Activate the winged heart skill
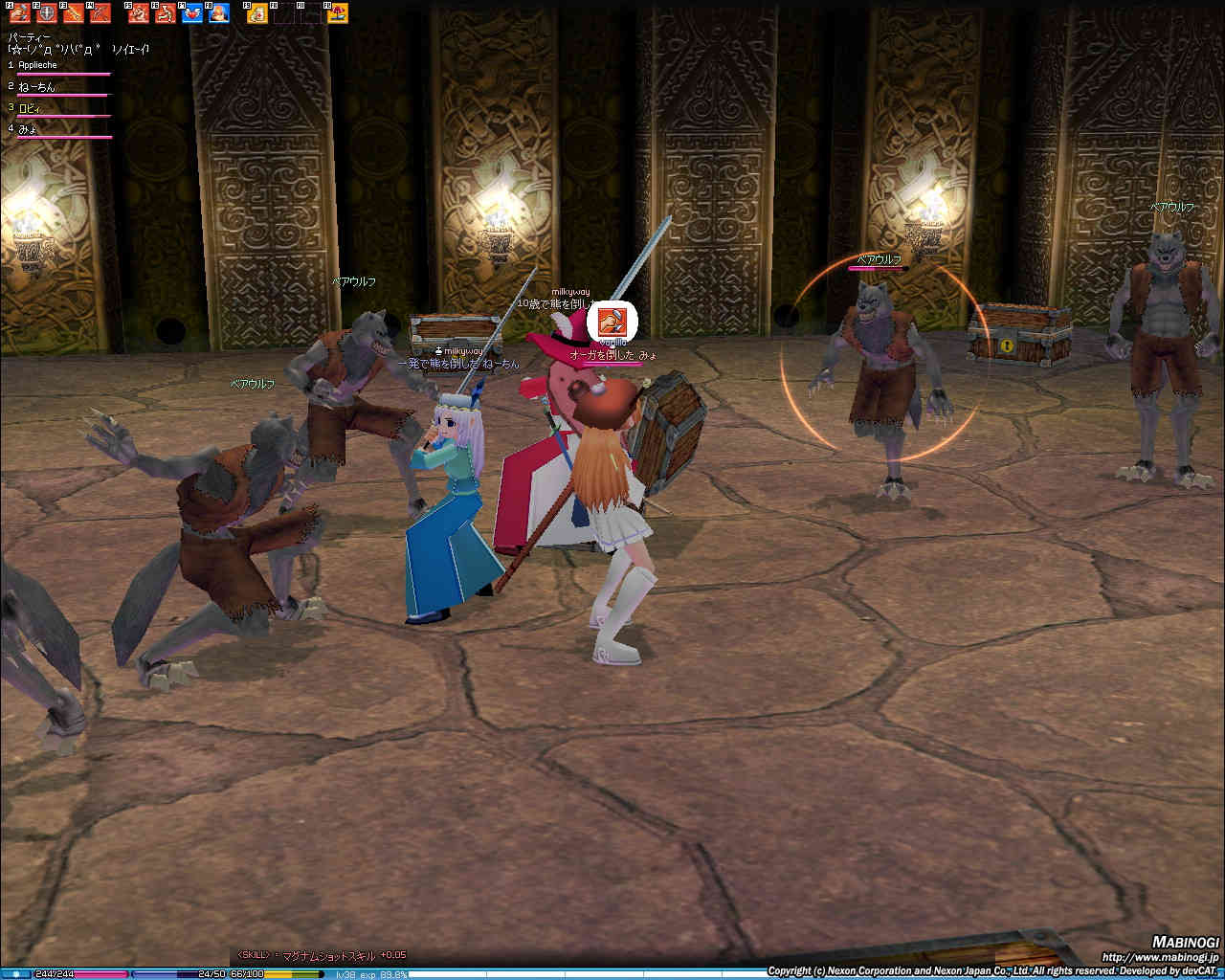This screenshot has height=980, width=1225. pyautogui.click(x=192, y=13)
